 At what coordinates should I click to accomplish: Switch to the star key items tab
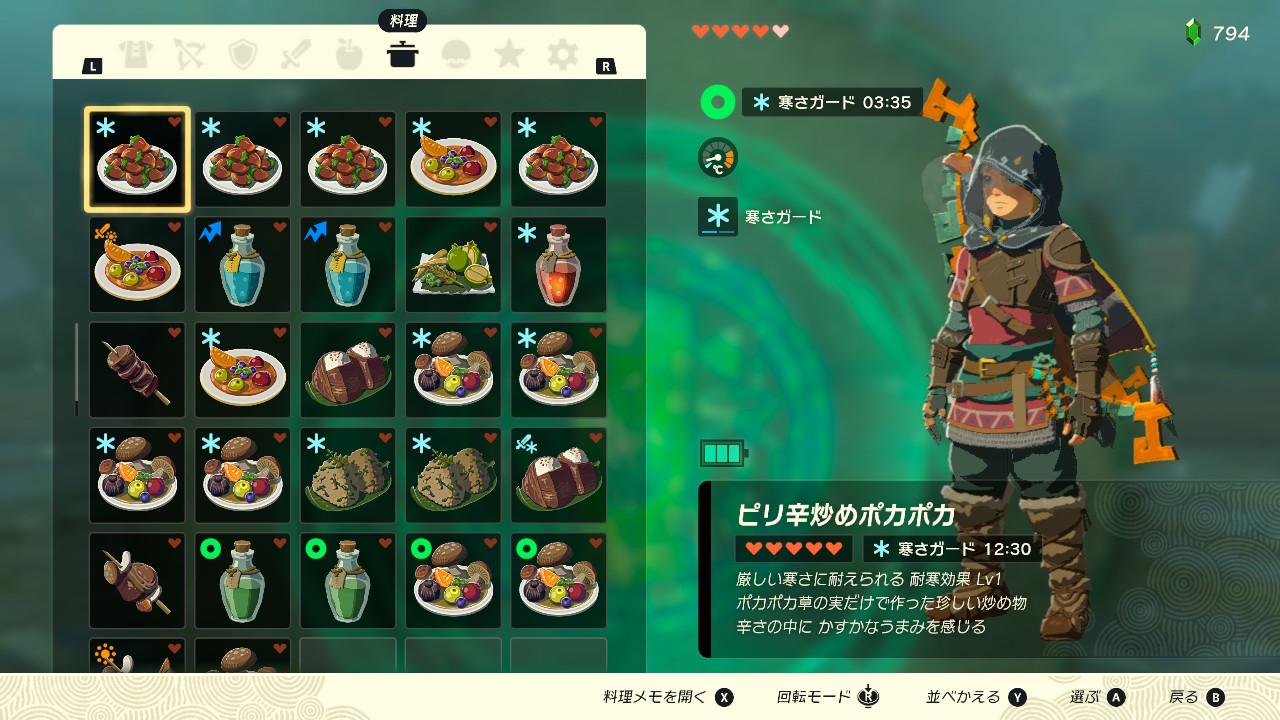click(x=510, y=55)
